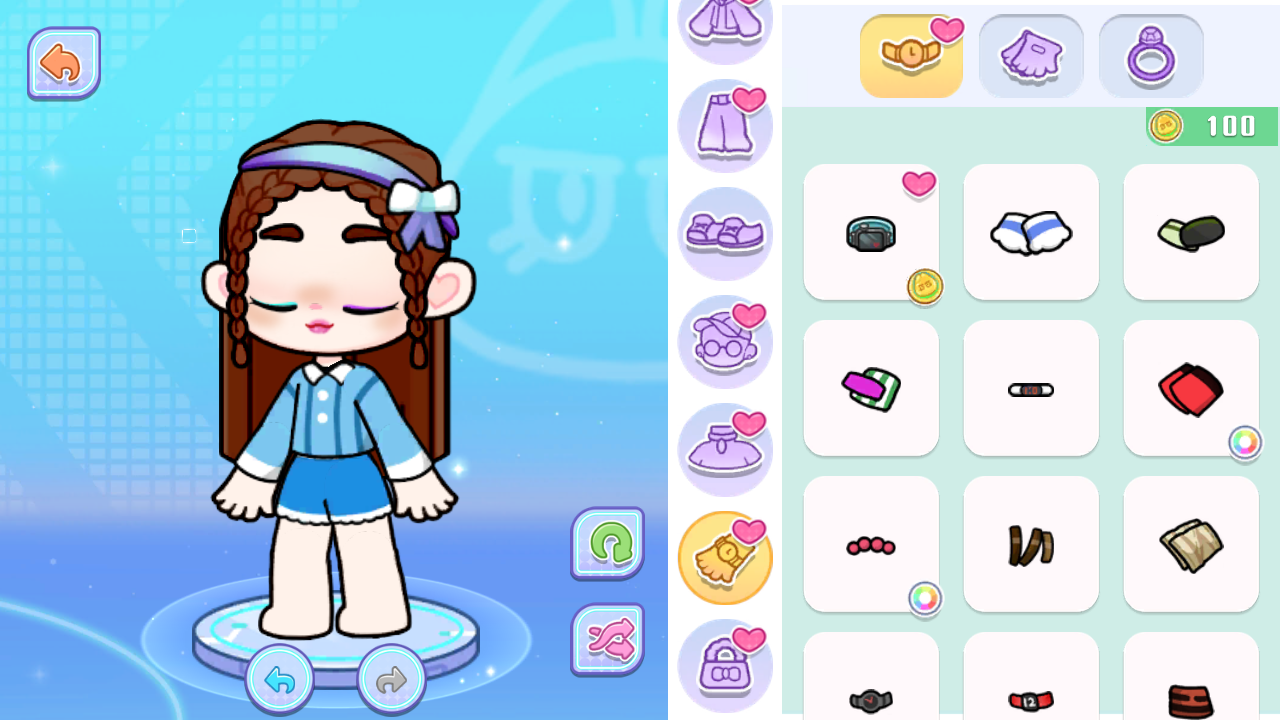Open the skirt clothing category

pos(725,449)
